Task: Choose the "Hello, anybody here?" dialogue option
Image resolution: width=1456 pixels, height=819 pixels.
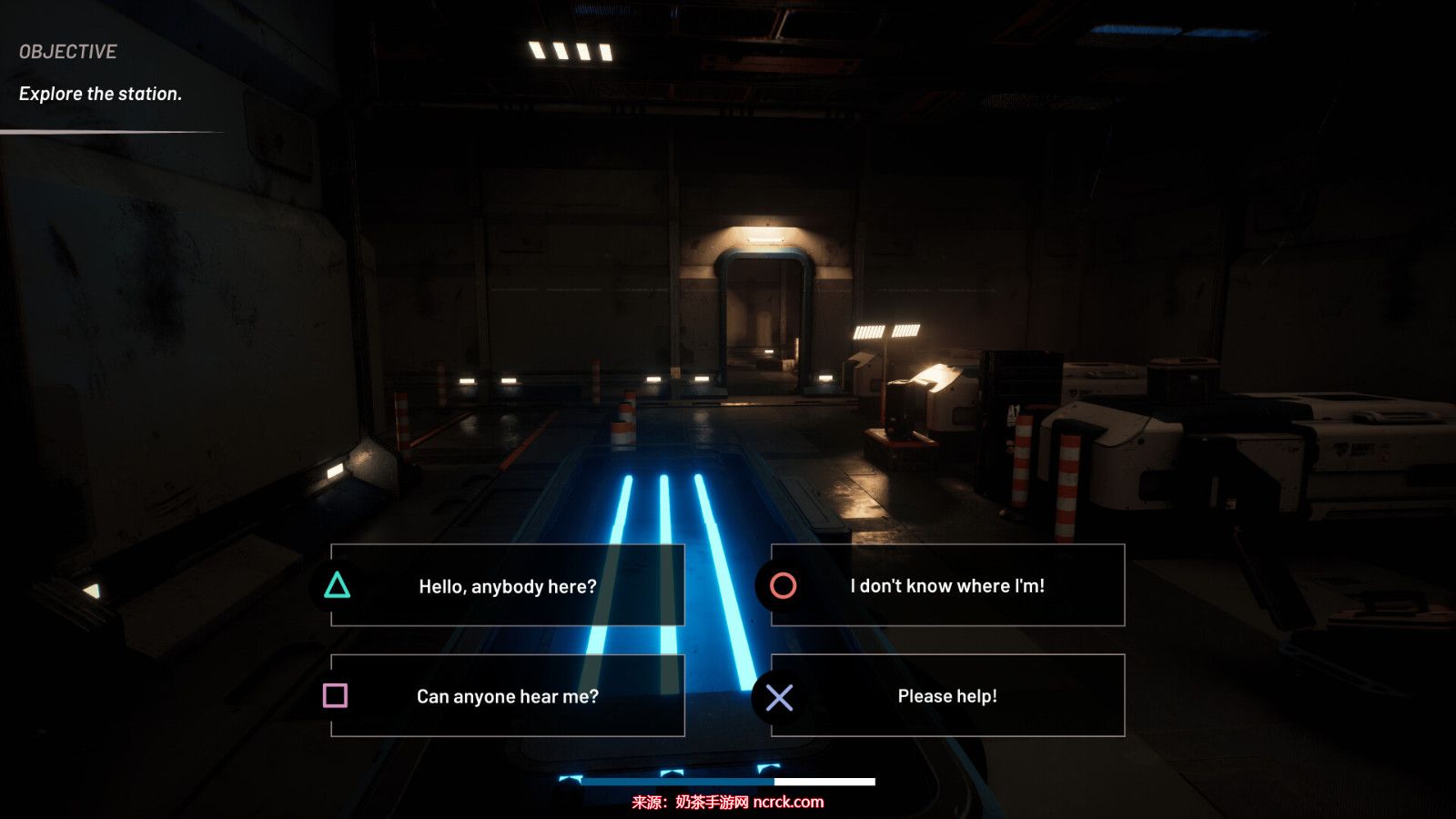Action: click(507, 586)
